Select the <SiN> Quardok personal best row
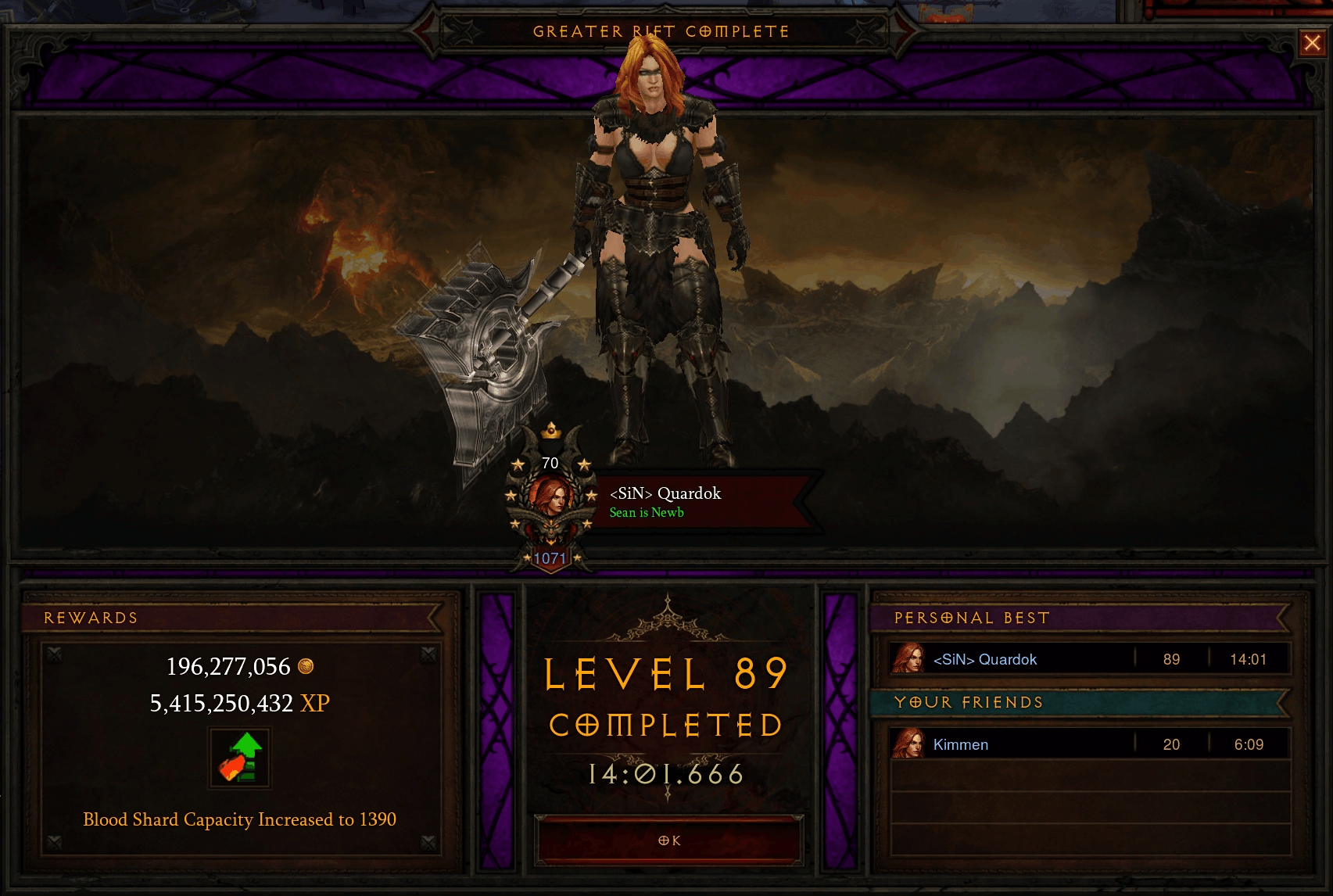This screenshot has width=1333, height=896. (1090, 659)
